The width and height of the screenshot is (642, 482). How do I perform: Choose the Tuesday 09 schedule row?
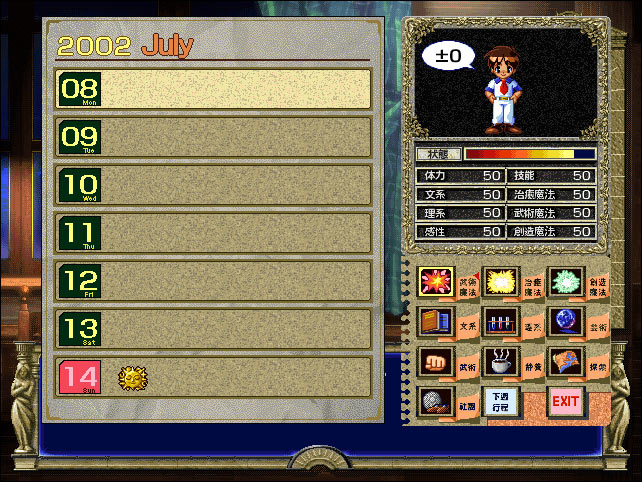click(214, 136)
